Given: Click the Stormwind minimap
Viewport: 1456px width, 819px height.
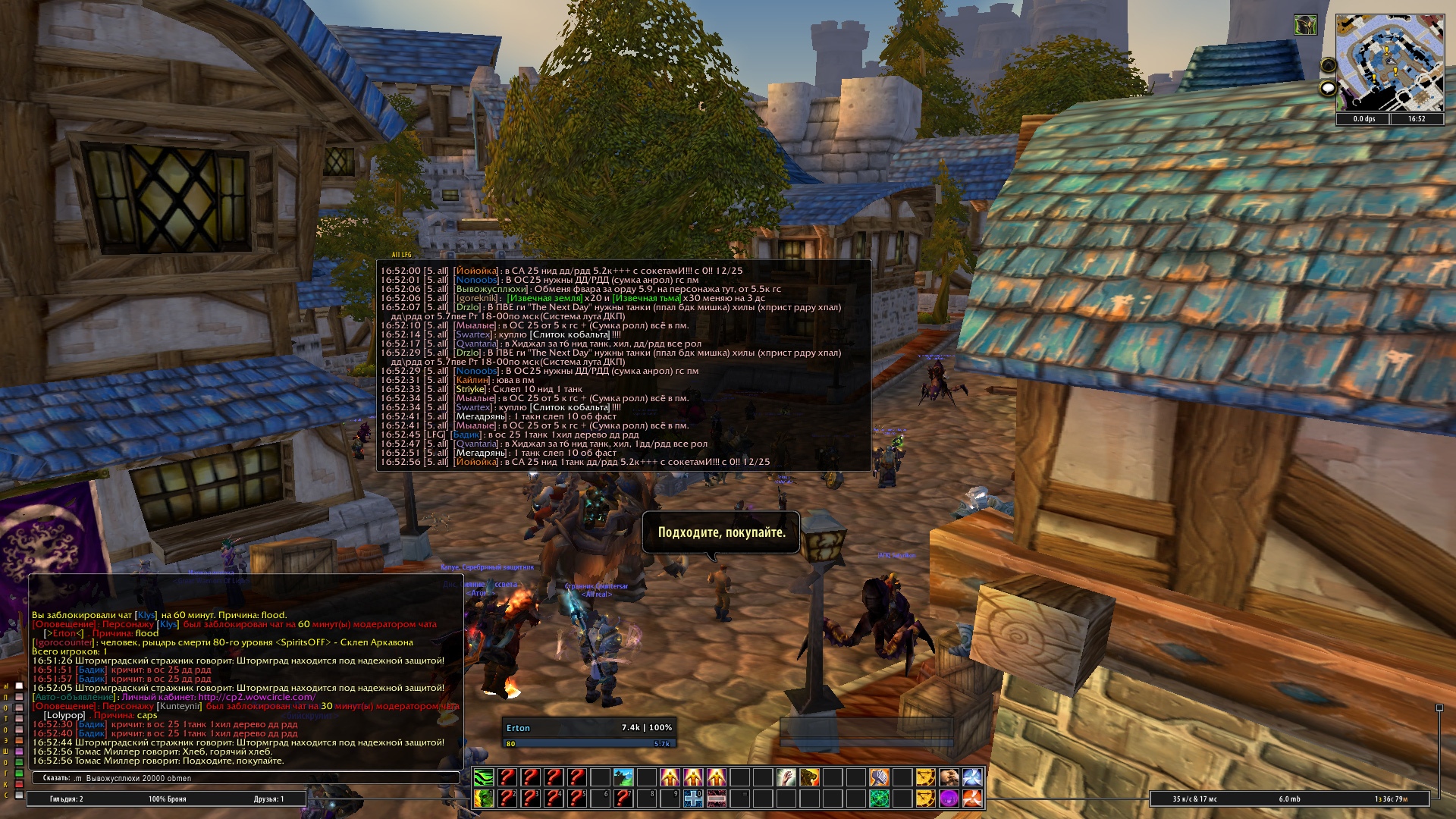Looking at the screenshot, I should 1389,64.
